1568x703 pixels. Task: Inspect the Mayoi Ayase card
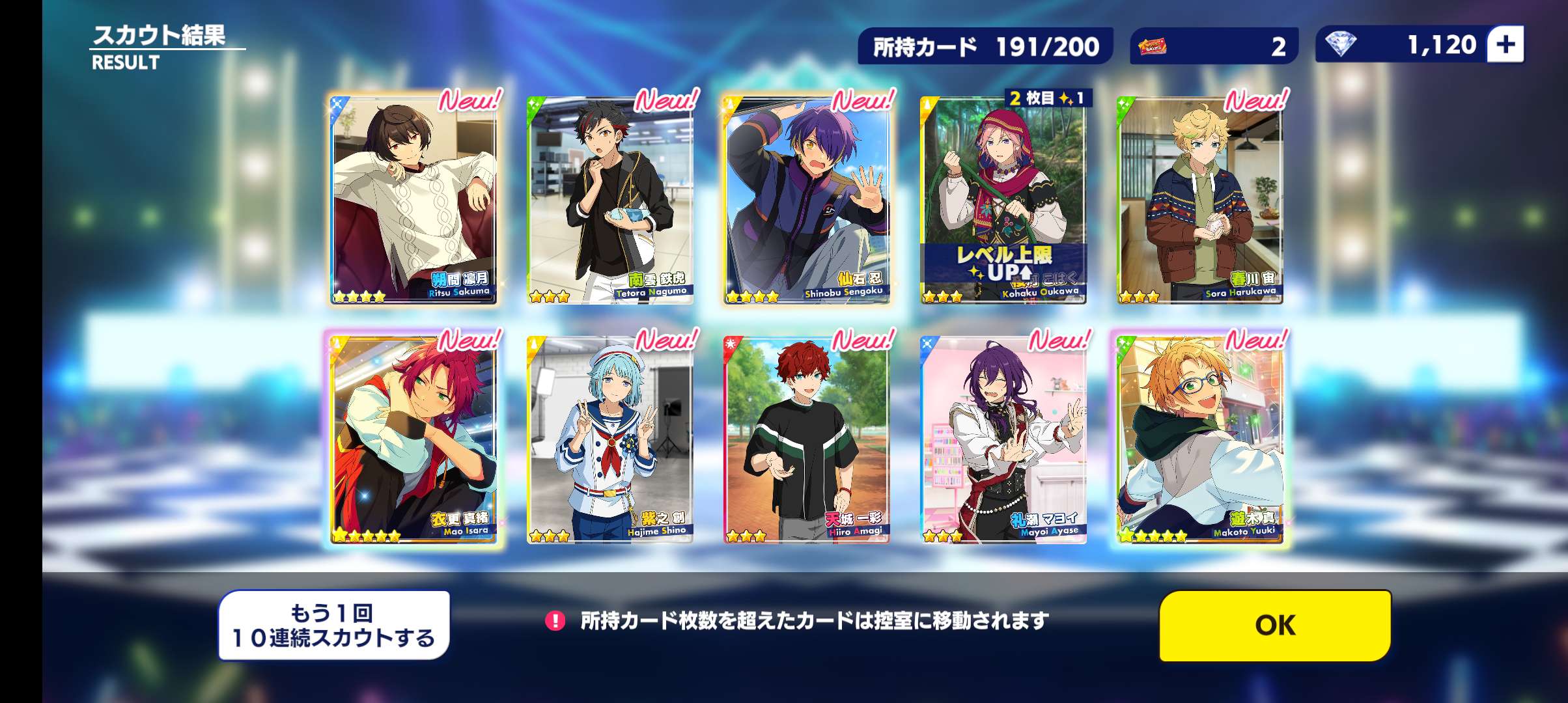(x=1003, y=438)
